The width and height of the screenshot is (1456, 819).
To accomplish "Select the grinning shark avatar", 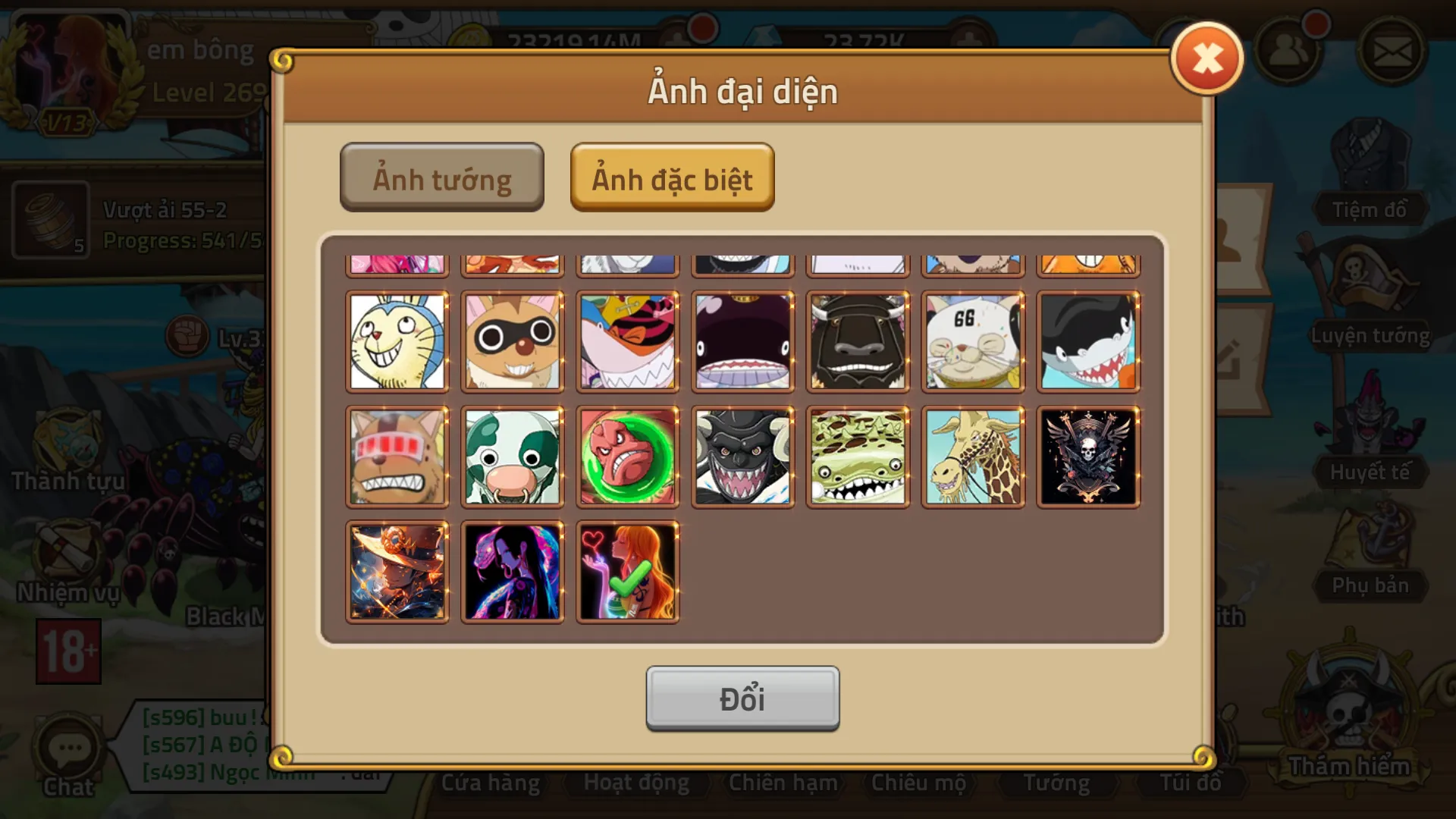I will click(x=1088, y=341).
